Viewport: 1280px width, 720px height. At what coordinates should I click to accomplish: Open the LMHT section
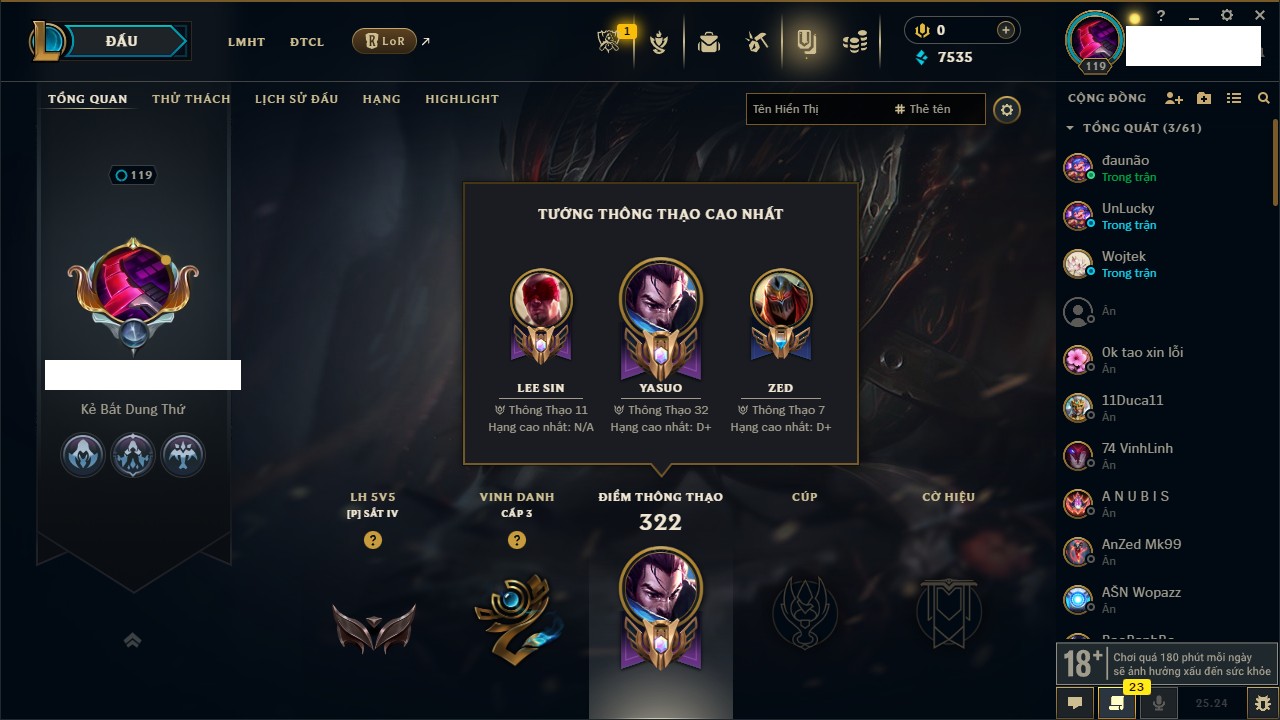[x=246, y=42]
